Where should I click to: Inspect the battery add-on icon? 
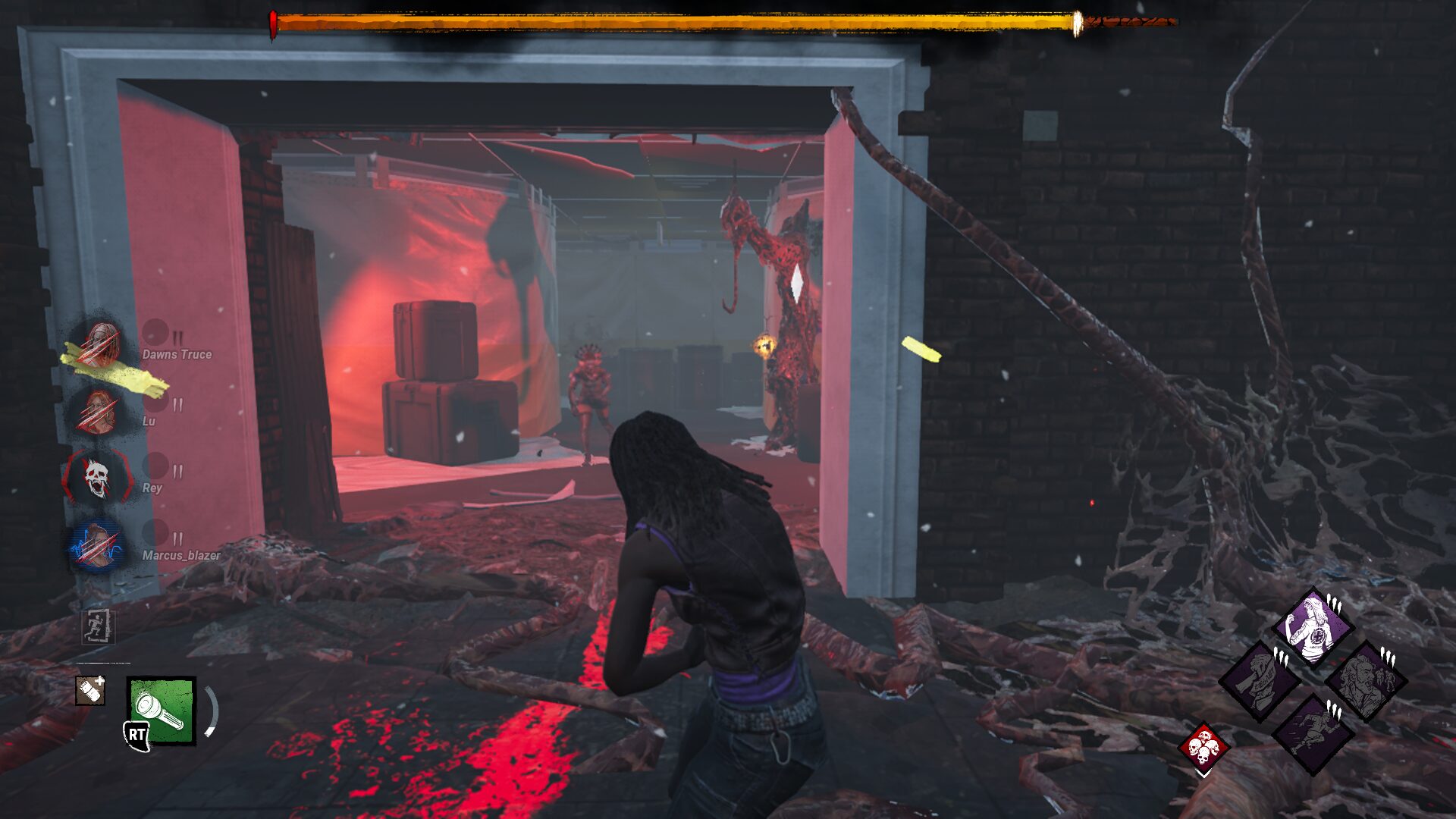[90, 690]
